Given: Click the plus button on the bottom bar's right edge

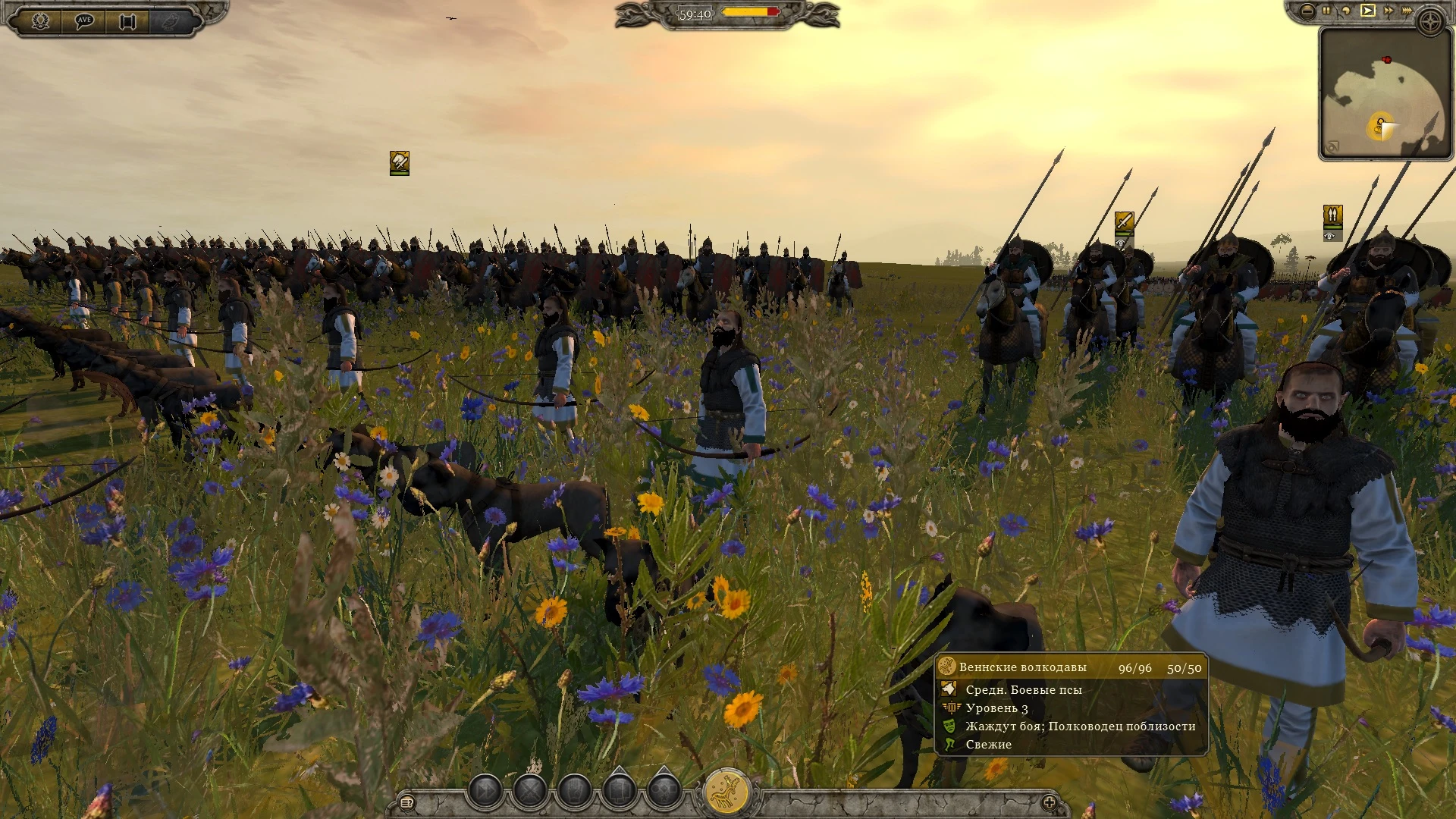Looking at the screenshot, I should pos(1050,802).
